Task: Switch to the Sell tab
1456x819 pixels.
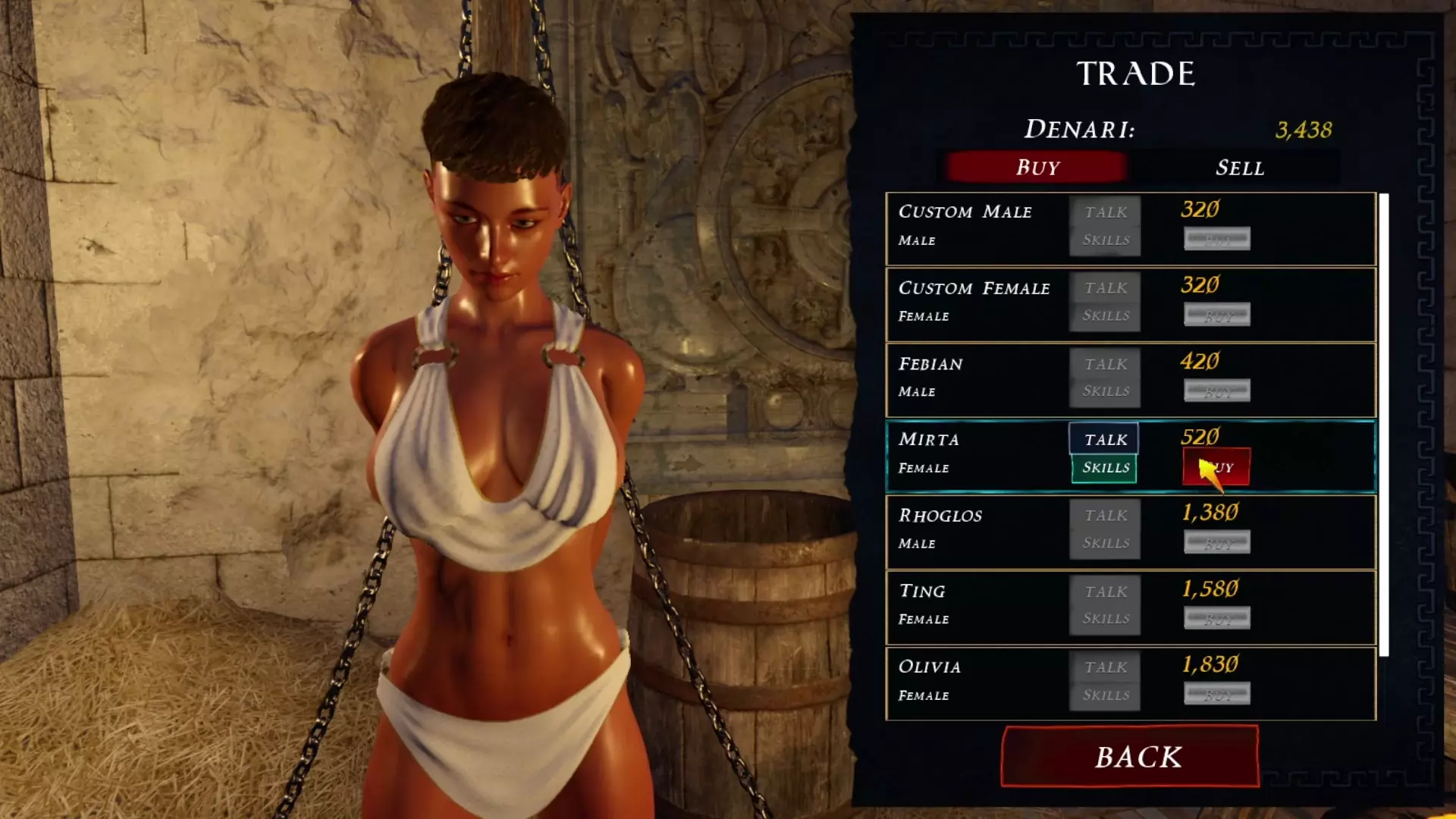Action: 1239,168
